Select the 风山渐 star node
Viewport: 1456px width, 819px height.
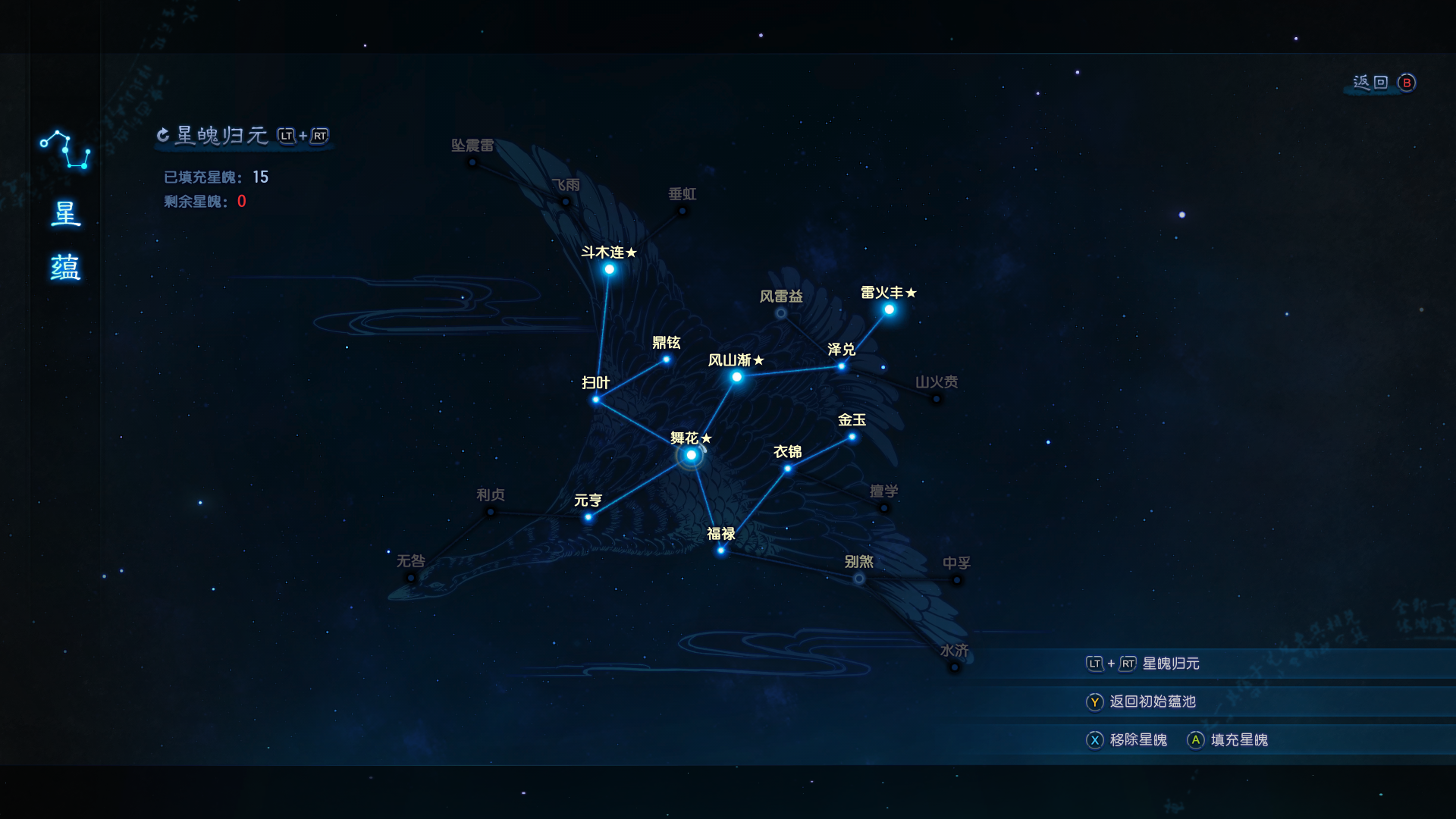click(736, 377)
